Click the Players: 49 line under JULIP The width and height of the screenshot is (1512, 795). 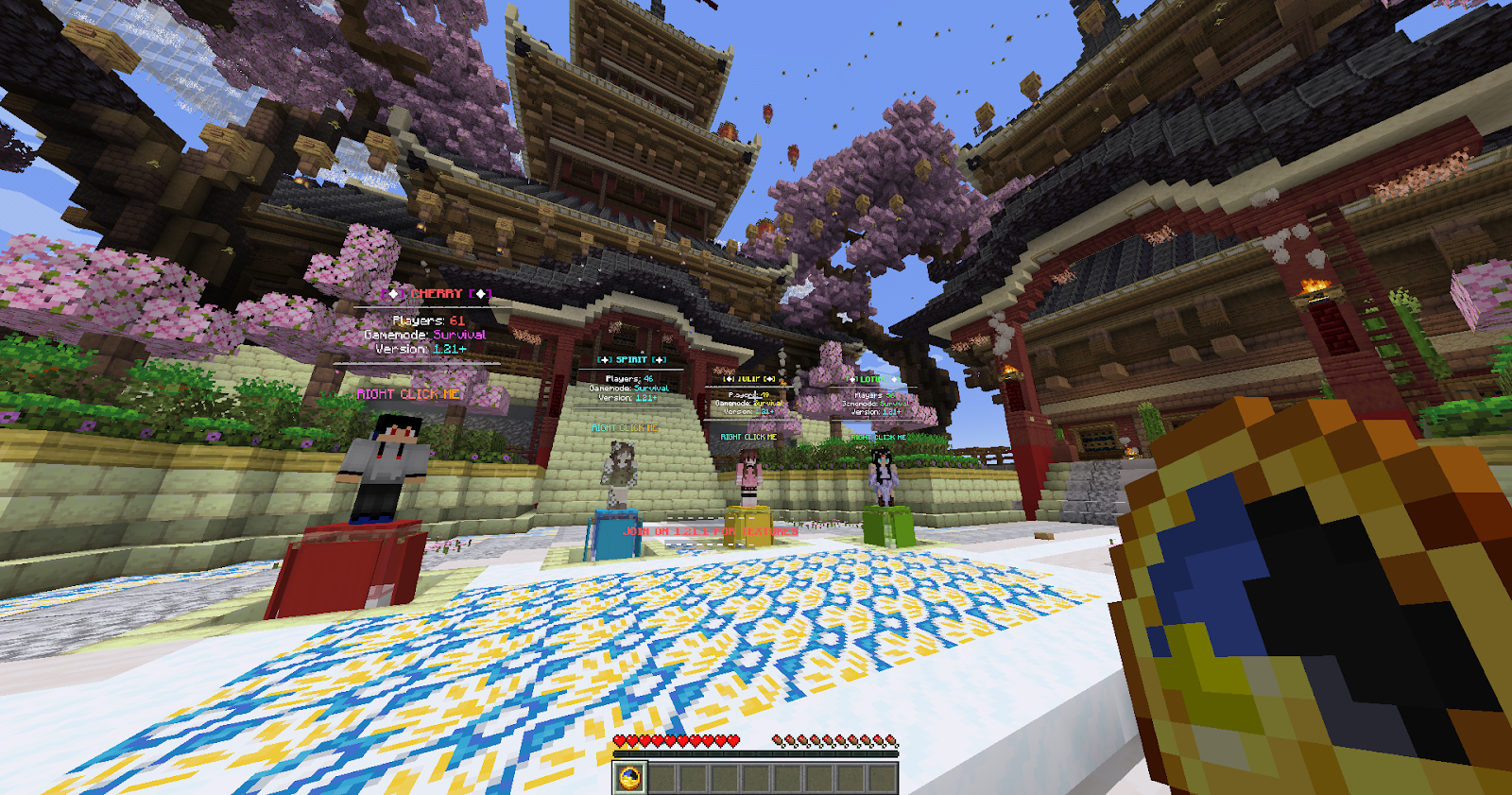[x=749, y=394]
